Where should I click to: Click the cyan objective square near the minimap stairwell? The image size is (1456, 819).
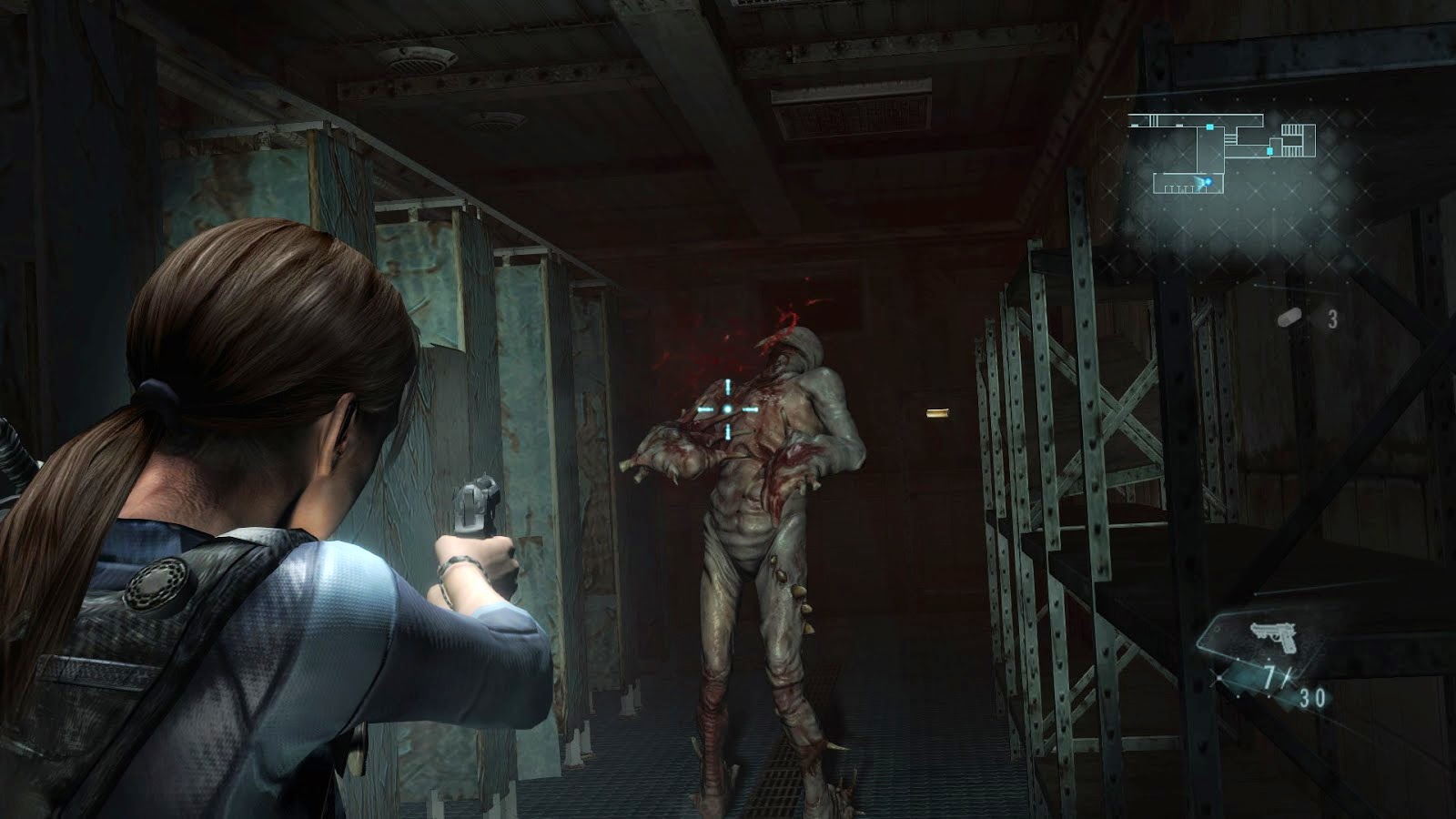[1269, 150]
